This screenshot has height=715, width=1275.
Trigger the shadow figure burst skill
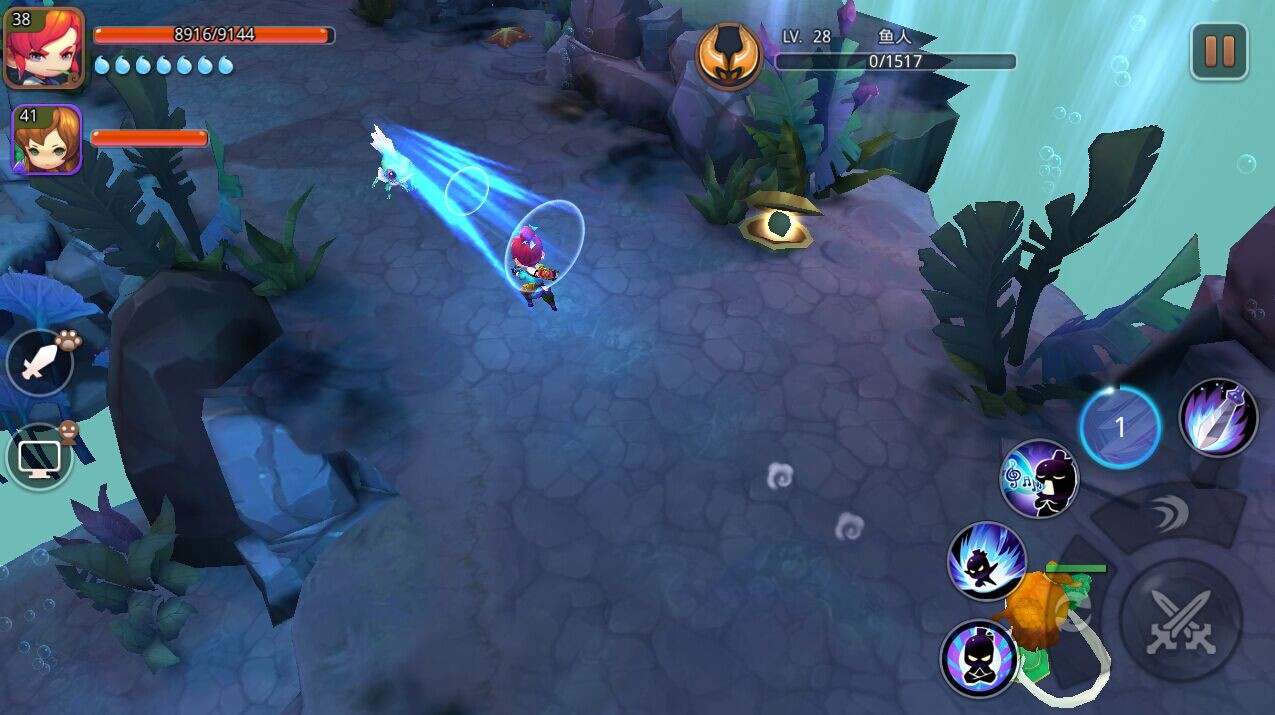pos(987,561)
